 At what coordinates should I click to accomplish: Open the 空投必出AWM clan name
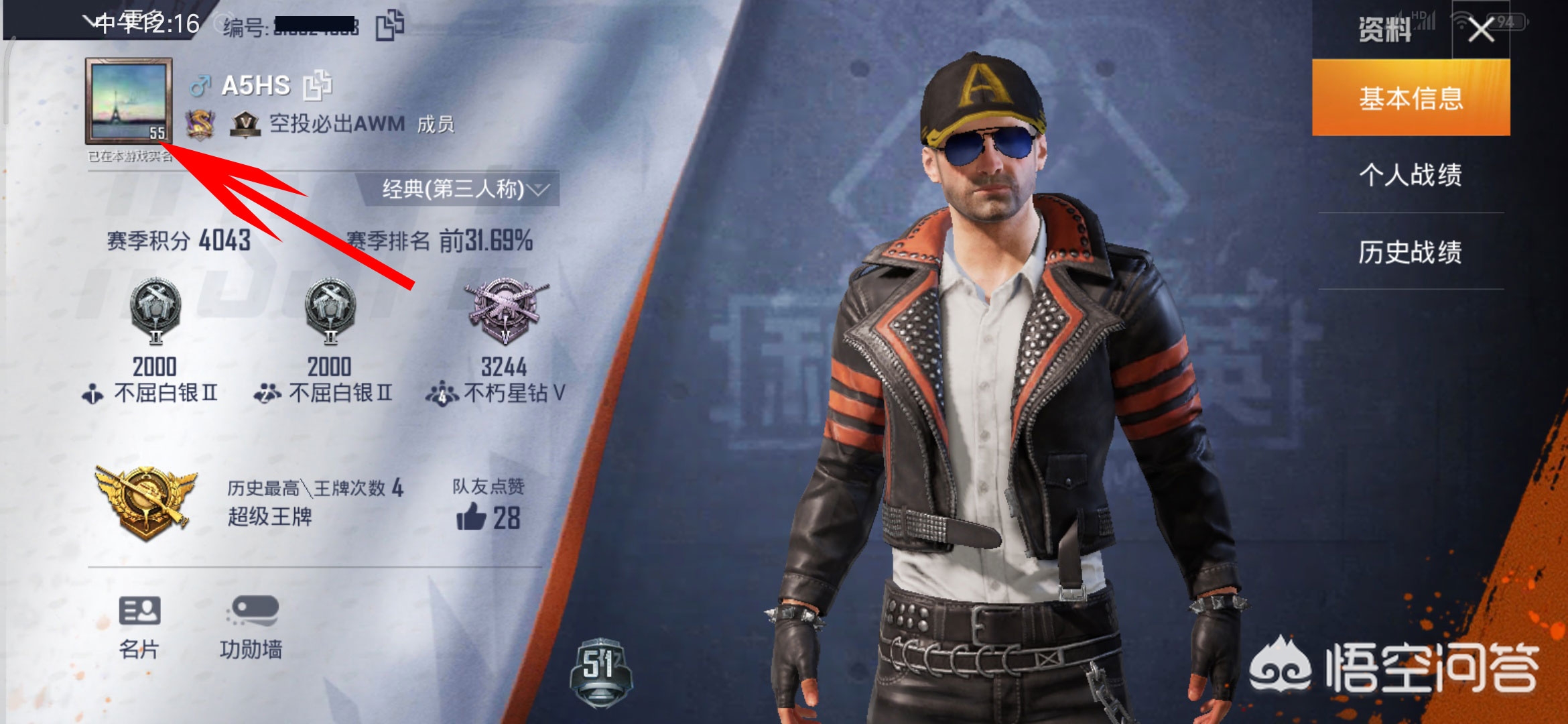tap(336, 124)
